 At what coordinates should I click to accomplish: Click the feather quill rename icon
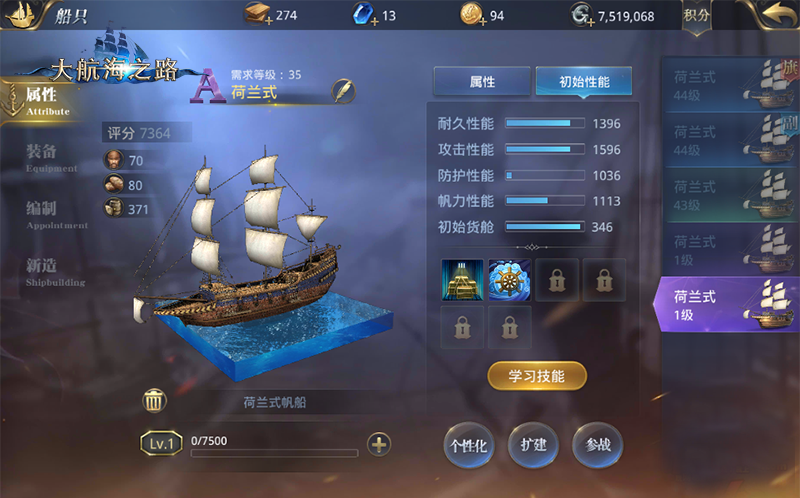pos(344,90)
